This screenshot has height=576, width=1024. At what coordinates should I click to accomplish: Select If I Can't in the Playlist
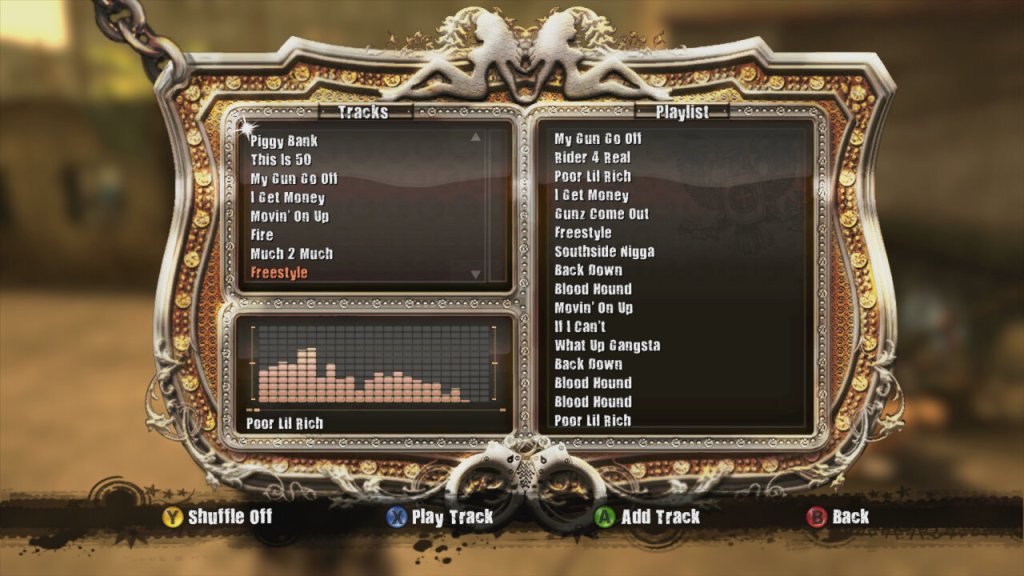580,327
